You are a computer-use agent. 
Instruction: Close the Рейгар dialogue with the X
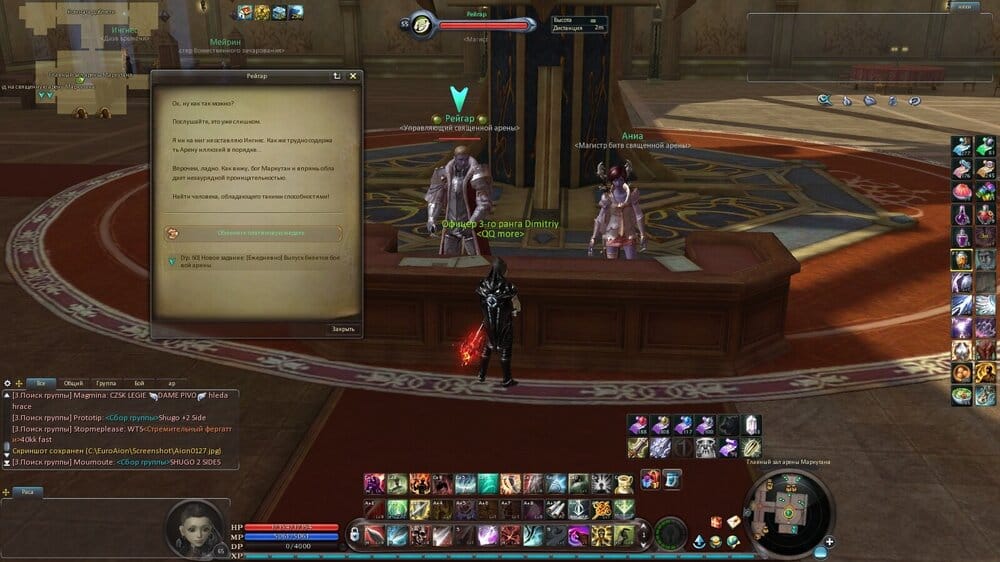point(352,76)
